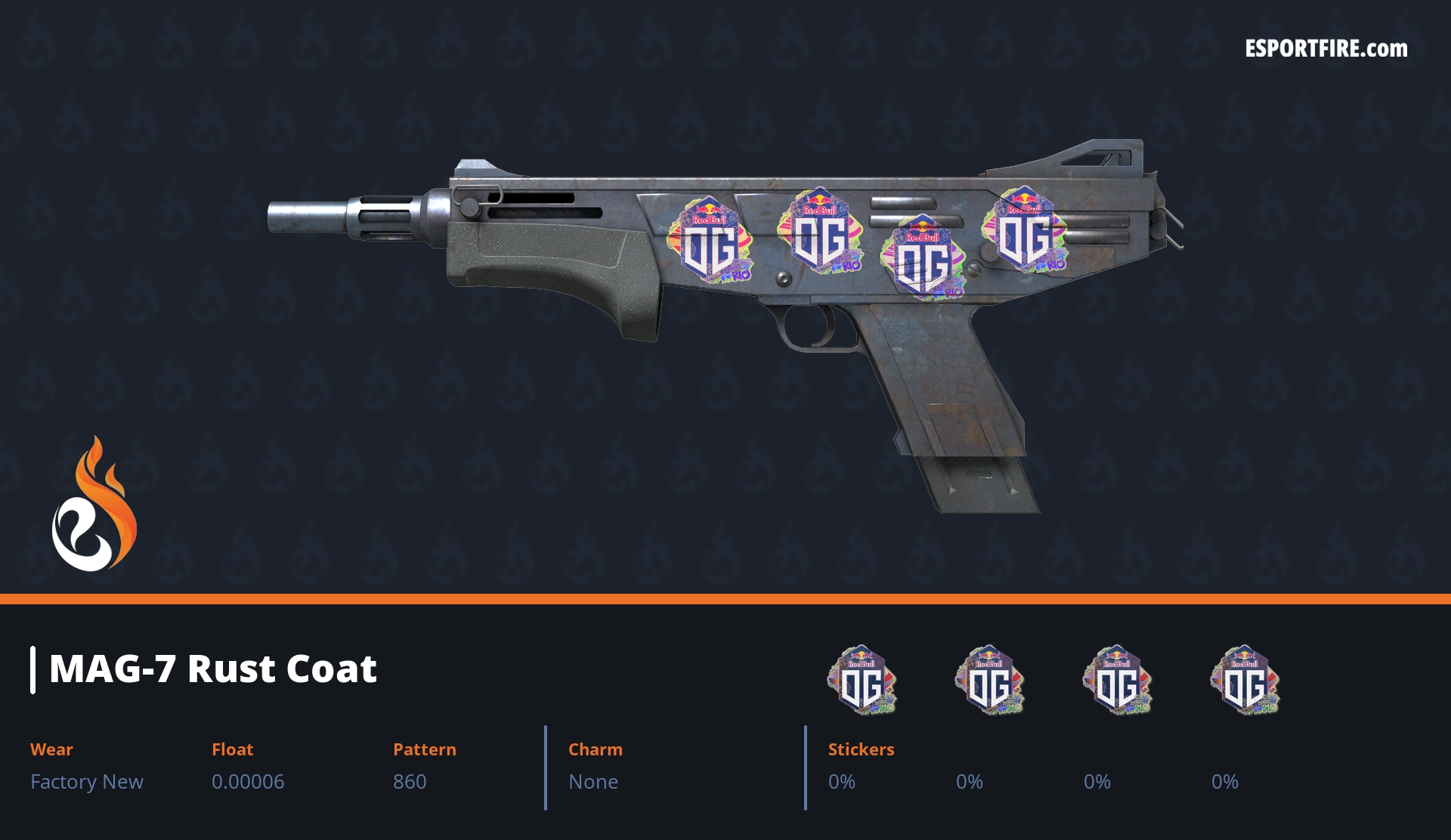Click the ESPORTFIRE.com site name
The image size is (1451, 840).
click(x=1326, y=49)
